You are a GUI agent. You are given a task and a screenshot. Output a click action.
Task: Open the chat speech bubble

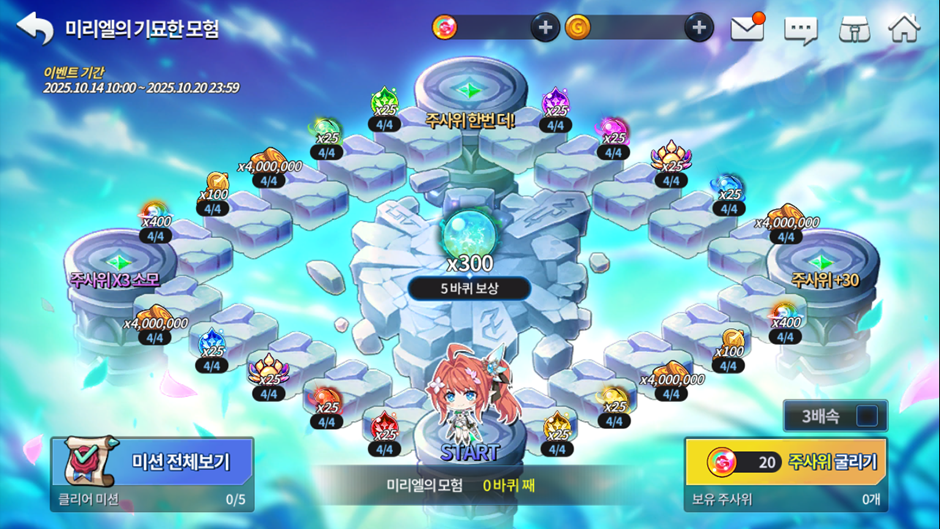[800, 29]
